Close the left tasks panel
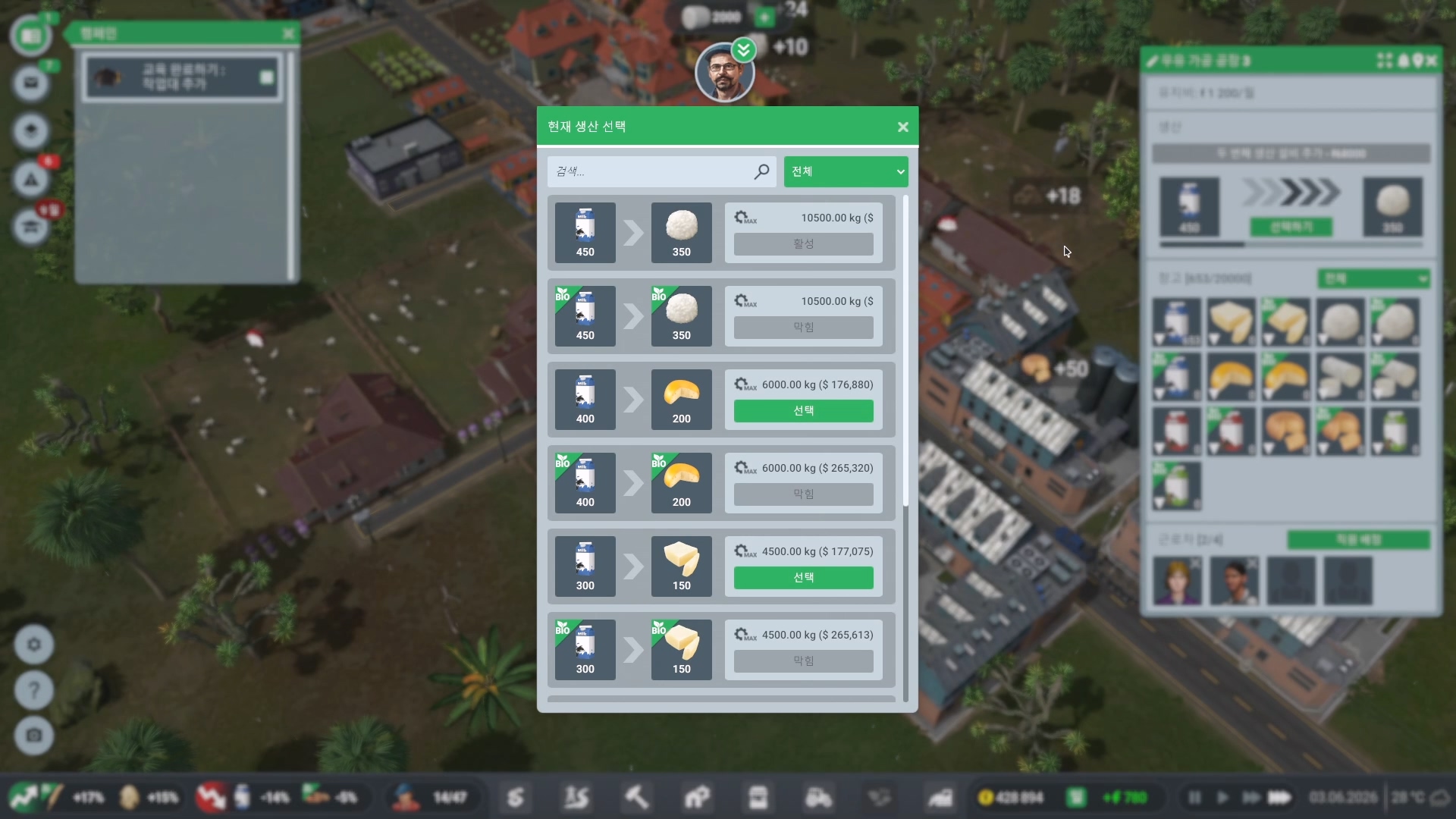The height and width of the screenshot is (819, 1456). tap(288, 34)
